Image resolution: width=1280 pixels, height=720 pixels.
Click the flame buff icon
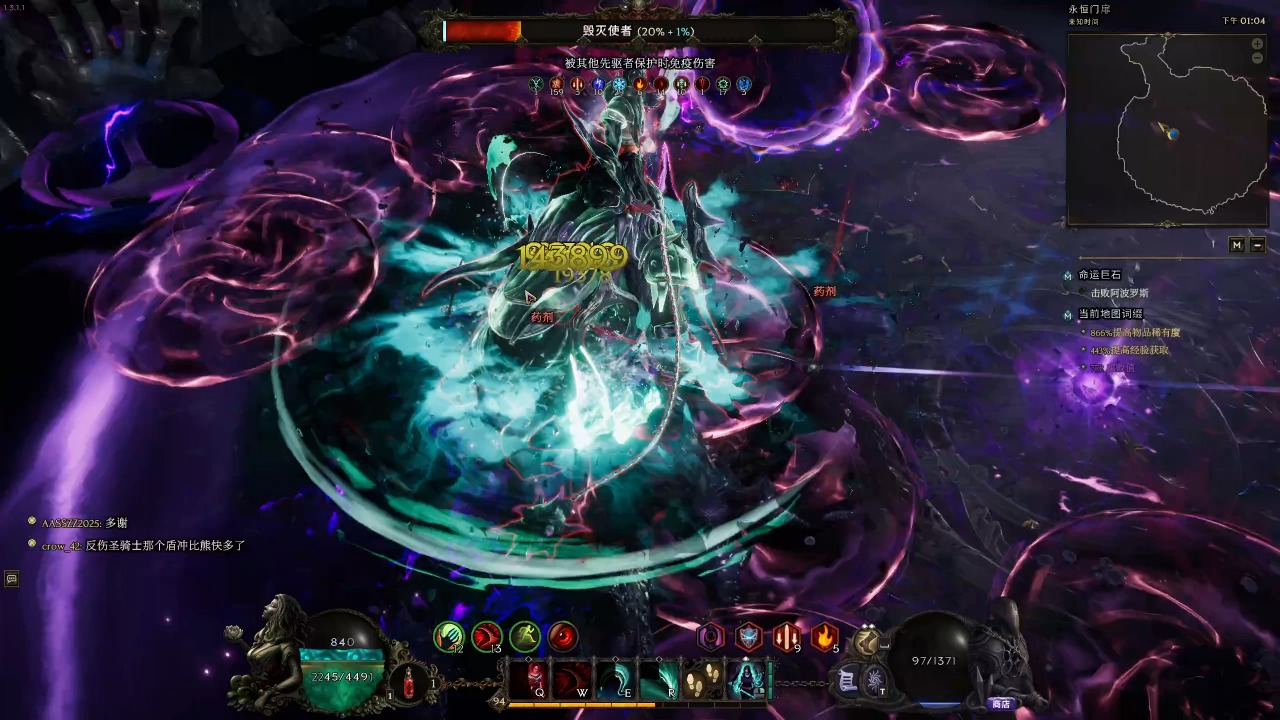tap(824, 635)
